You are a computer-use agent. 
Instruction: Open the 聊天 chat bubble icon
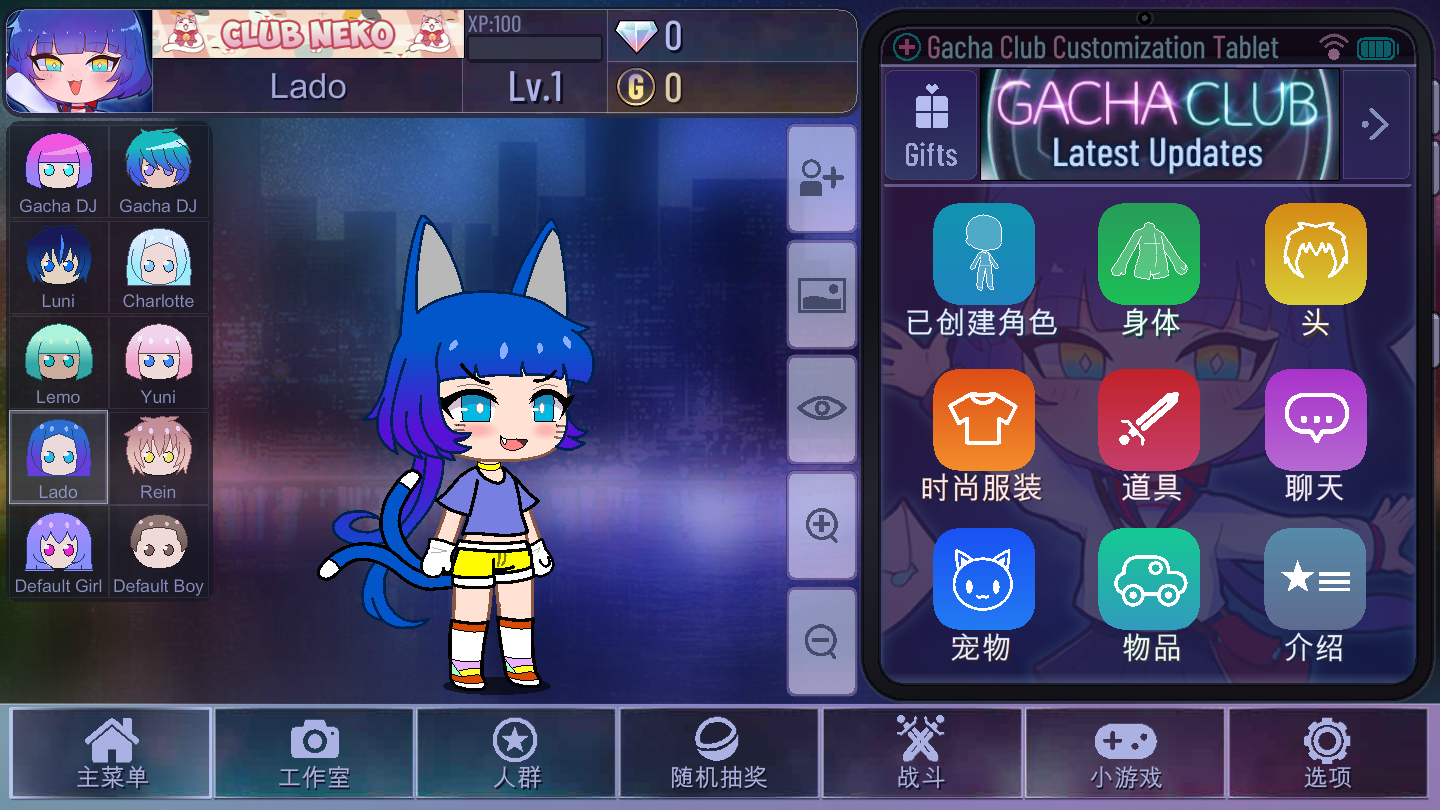1314,419
